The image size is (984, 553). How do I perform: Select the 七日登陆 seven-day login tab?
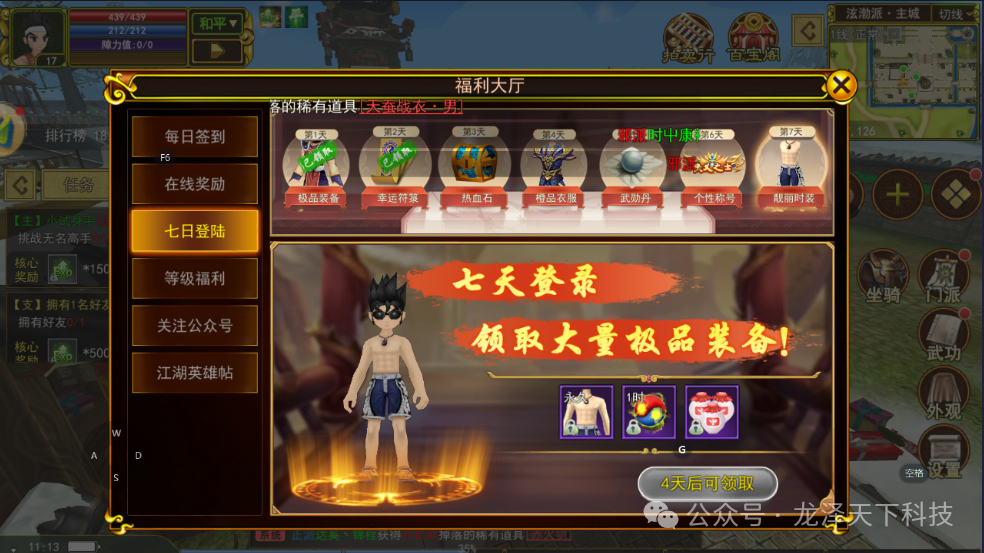point(194,231)
